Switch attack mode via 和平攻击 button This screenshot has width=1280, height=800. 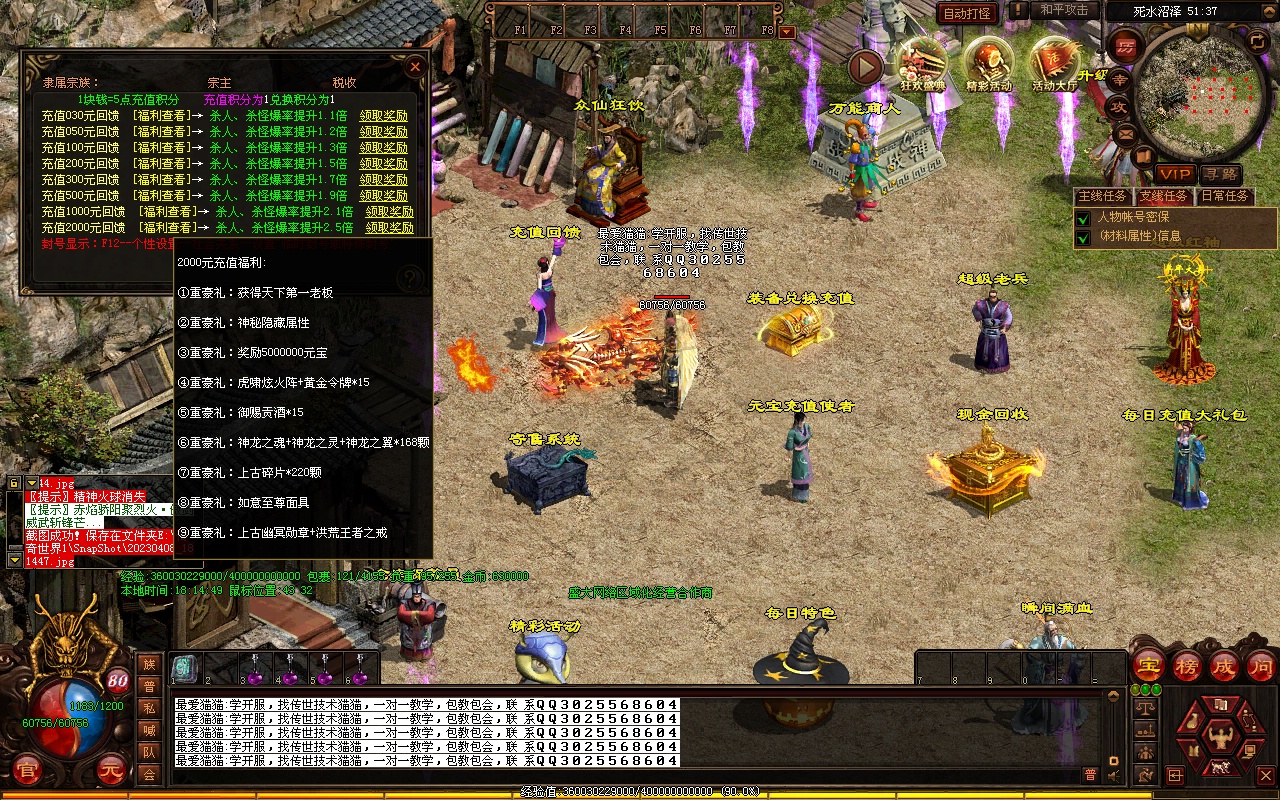1063,10
